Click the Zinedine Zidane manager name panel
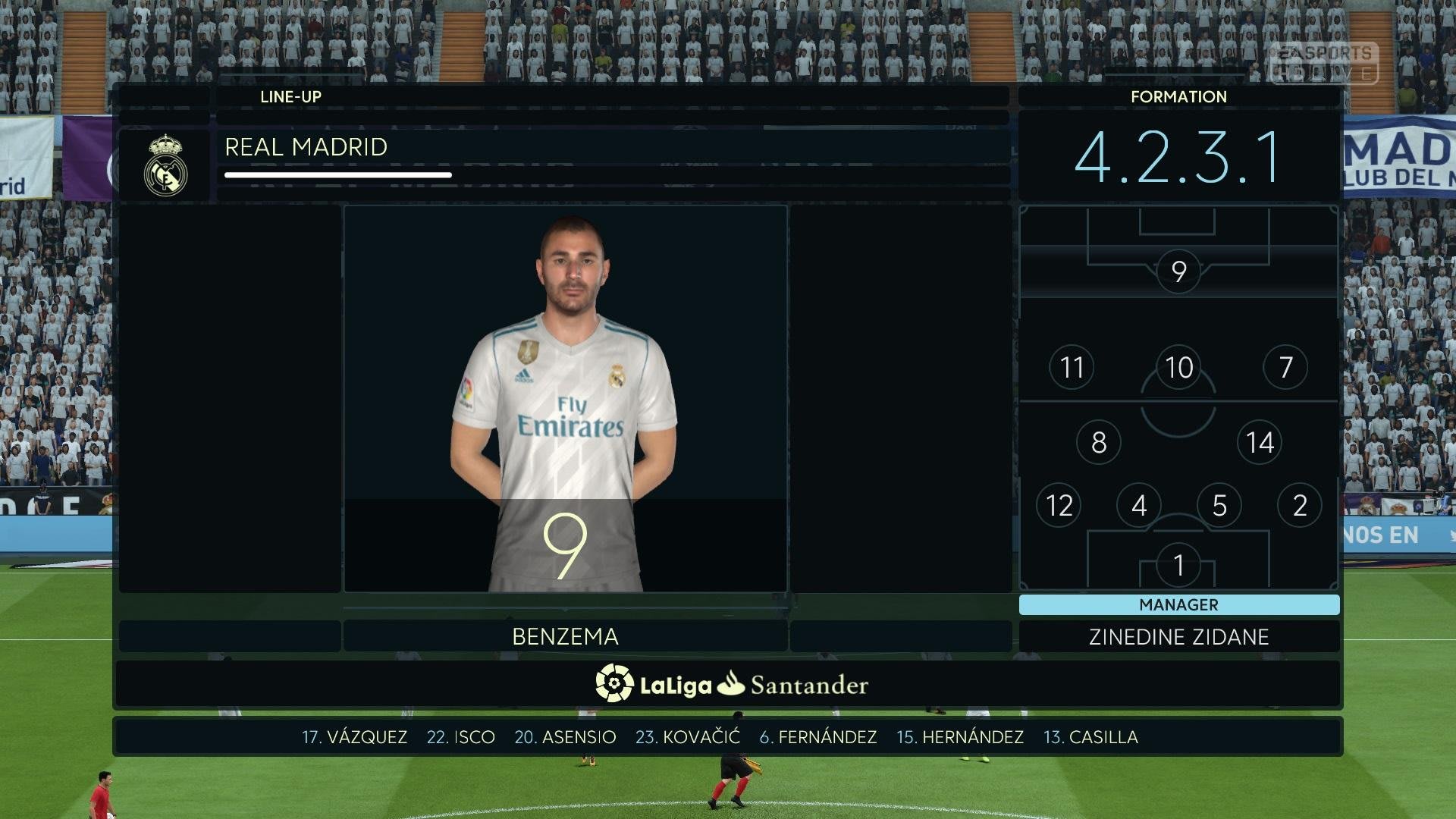 [x=1178, y=637]
